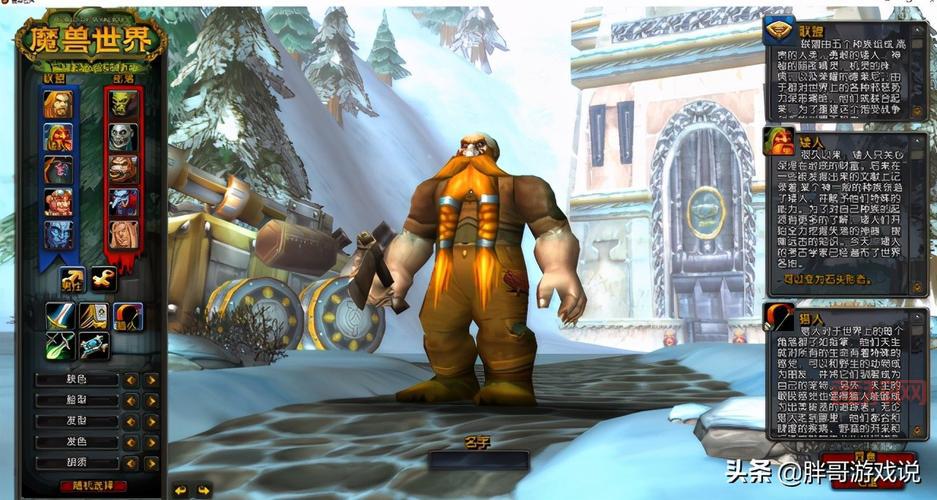This screenshot has width=937, height=500.
Task: Choose the Troll race portrait
Action: point(124,202)
